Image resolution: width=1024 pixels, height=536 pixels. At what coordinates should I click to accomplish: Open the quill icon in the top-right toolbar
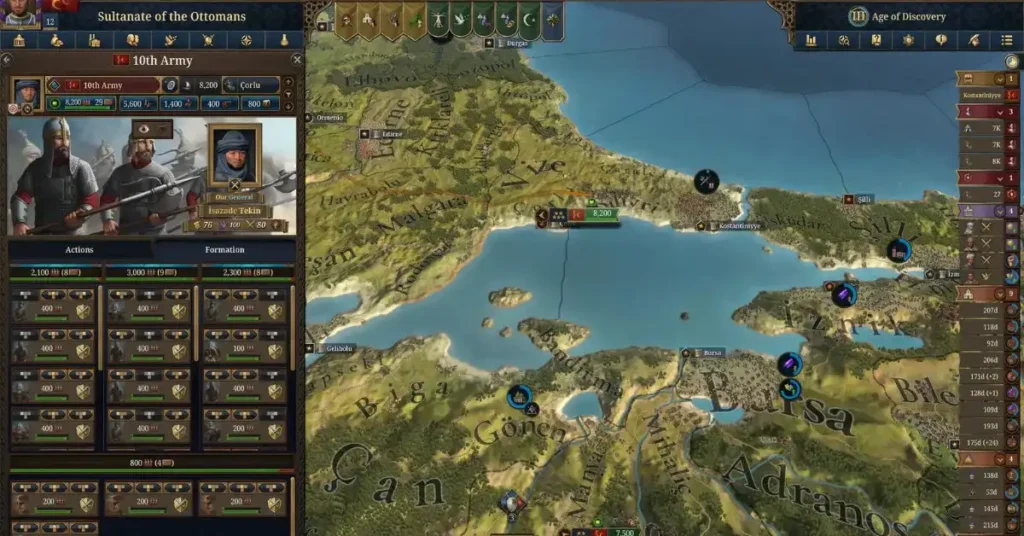click(x=973, y=41)
